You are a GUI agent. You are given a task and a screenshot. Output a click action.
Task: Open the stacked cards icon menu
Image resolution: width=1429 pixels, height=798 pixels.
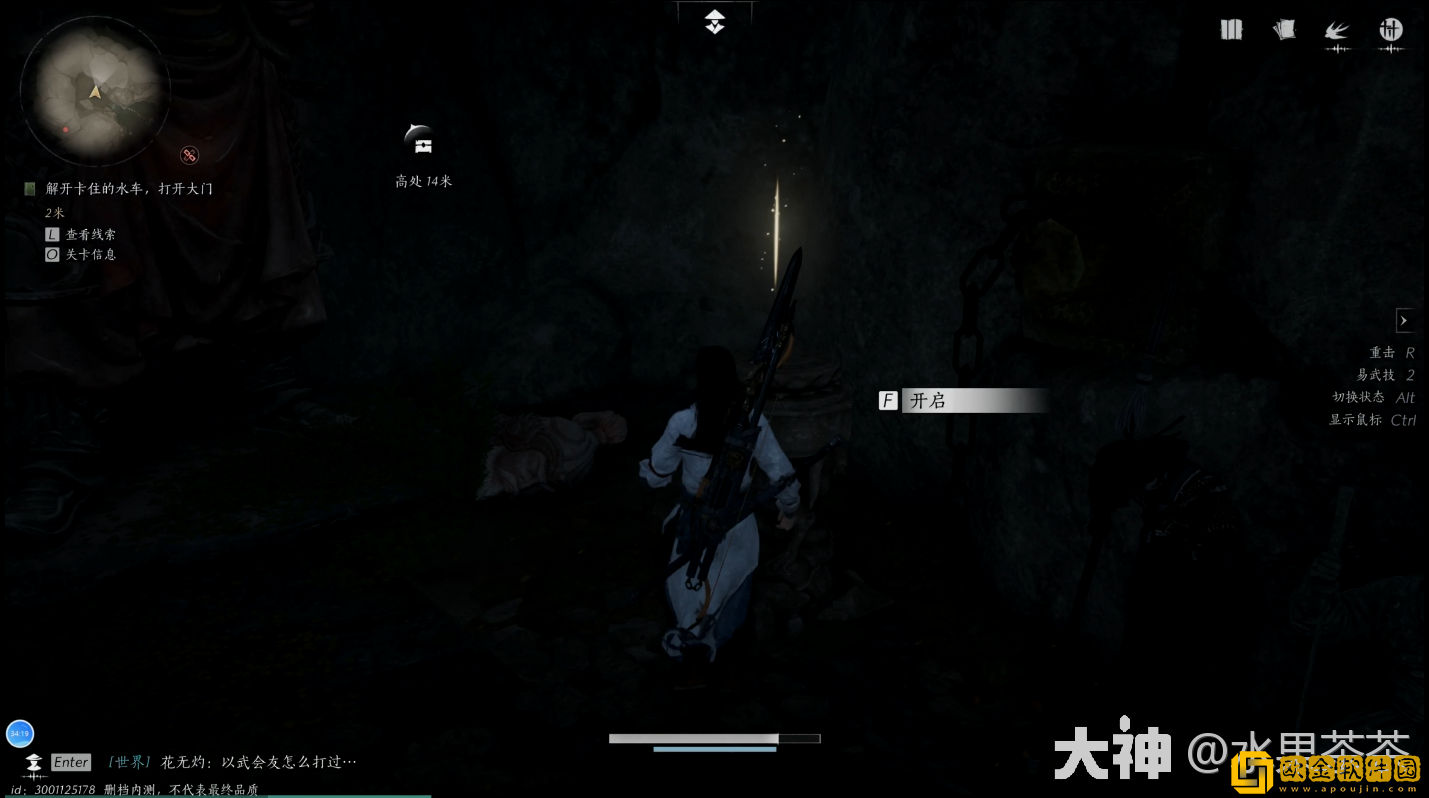[1284, 30]
